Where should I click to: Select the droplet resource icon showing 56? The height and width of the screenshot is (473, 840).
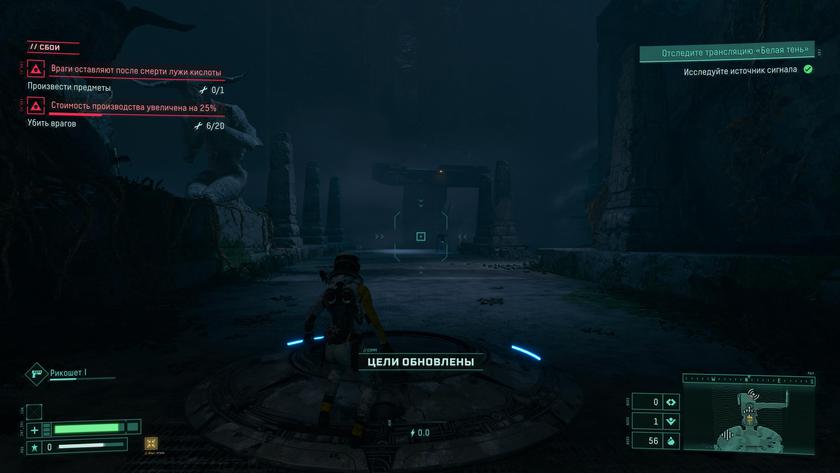[x=672, y=441]
